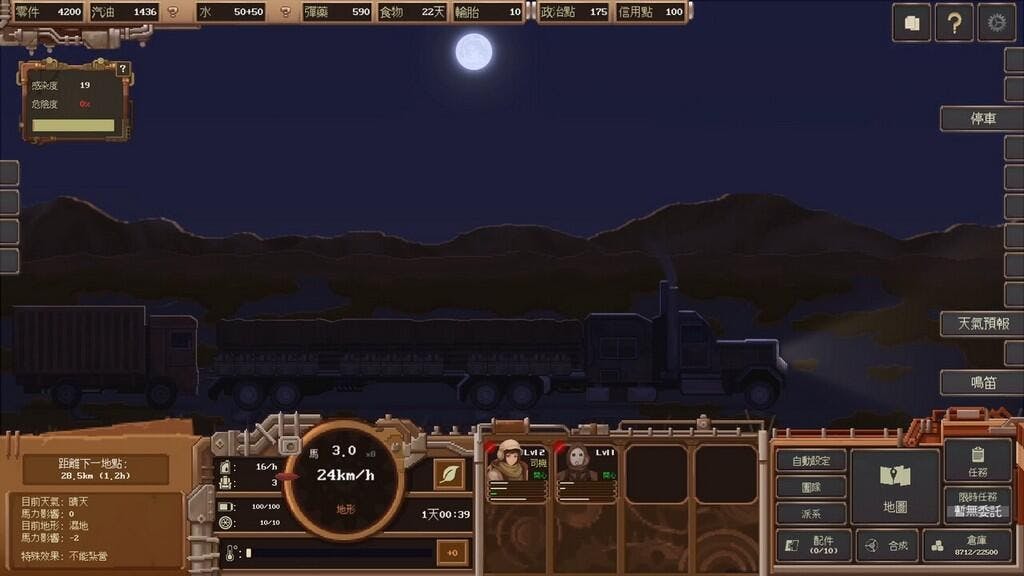Toggle the leaf eco-mode button
This screenshot has height=576, width=1024.
(449, 474)
